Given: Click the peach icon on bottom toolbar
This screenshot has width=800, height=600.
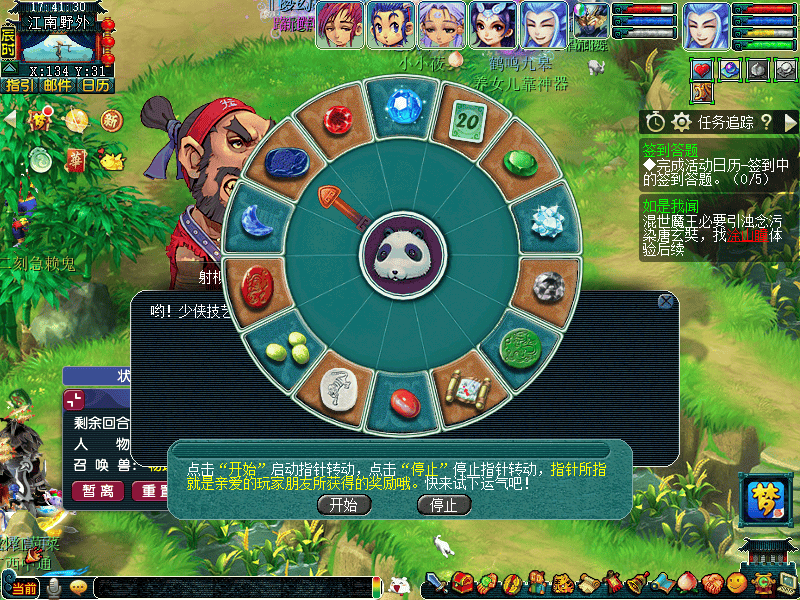Looking at the screenshot, I should (x=686, y=583).
